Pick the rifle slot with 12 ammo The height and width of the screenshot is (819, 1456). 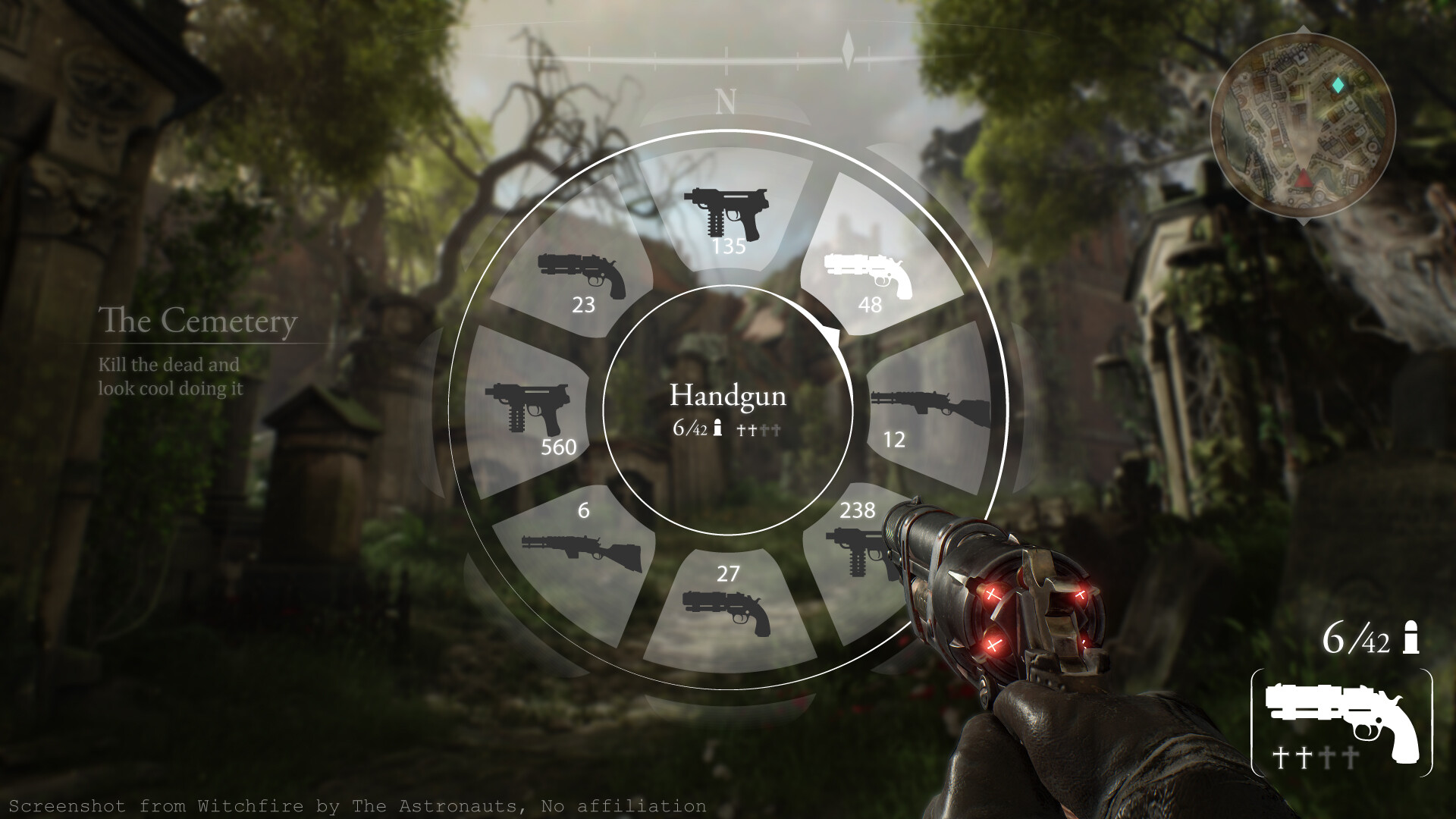(x=930, y=413)
